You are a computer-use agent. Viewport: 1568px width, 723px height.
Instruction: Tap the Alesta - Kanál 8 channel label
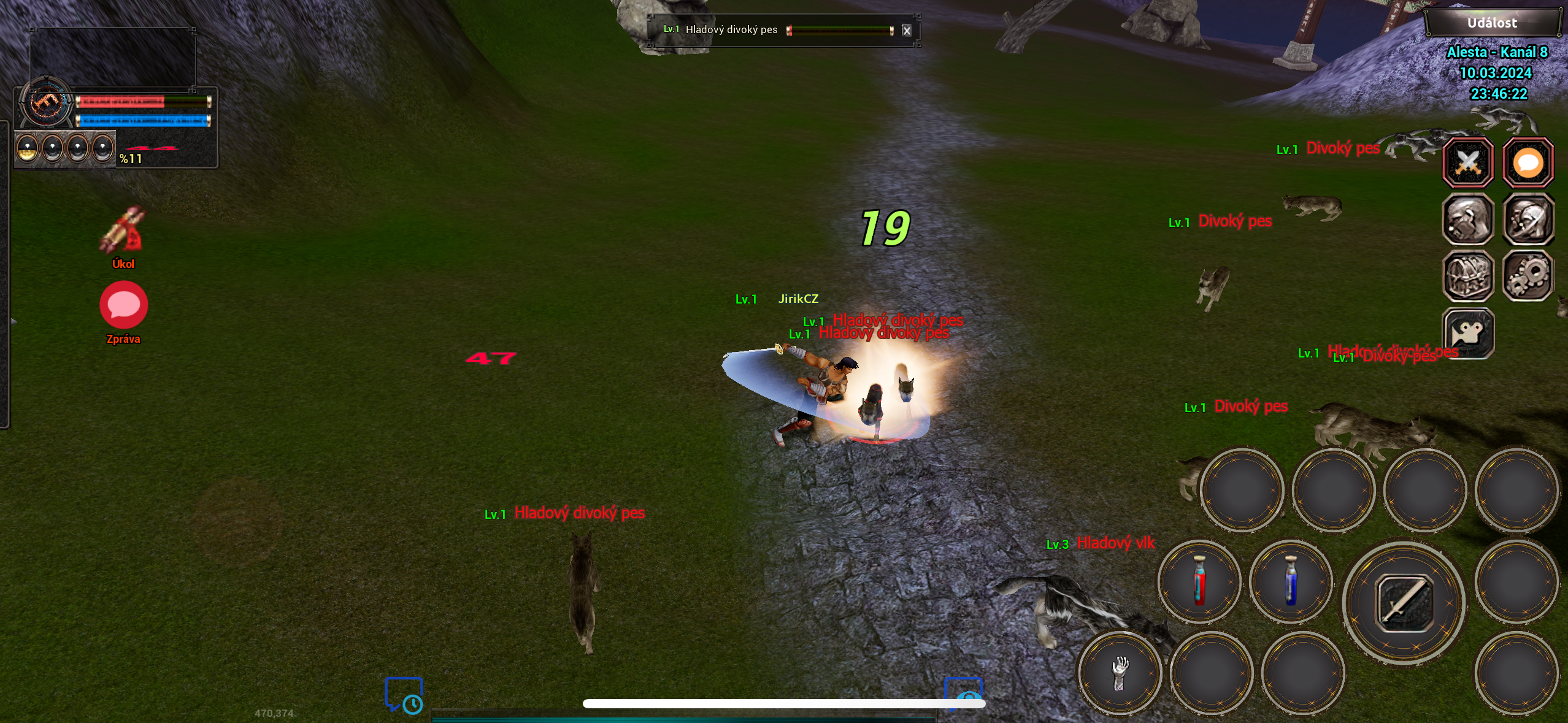point(1497,52)
